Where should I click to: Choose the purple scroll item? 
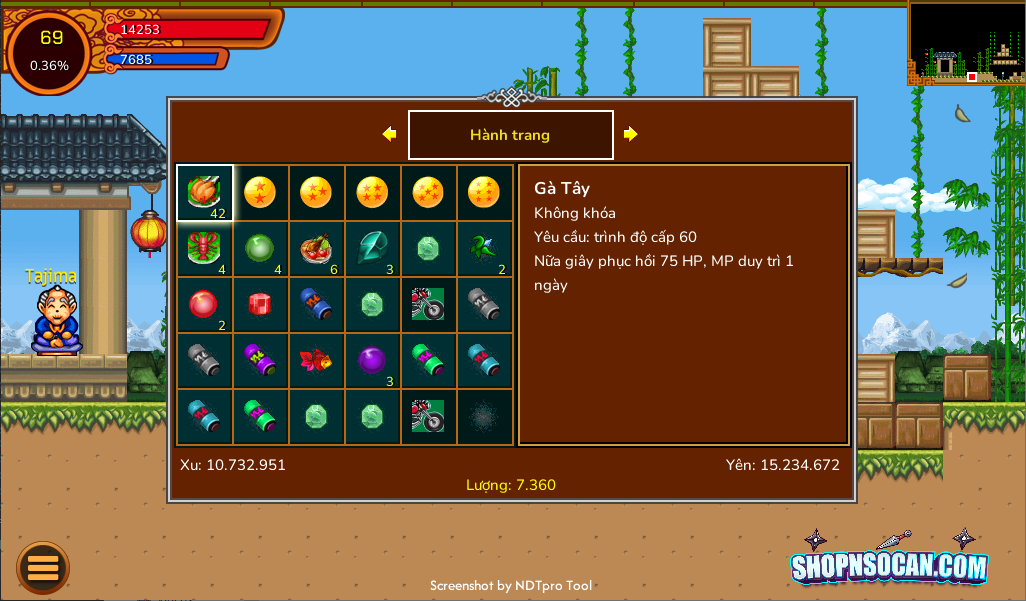pos(260,361)
